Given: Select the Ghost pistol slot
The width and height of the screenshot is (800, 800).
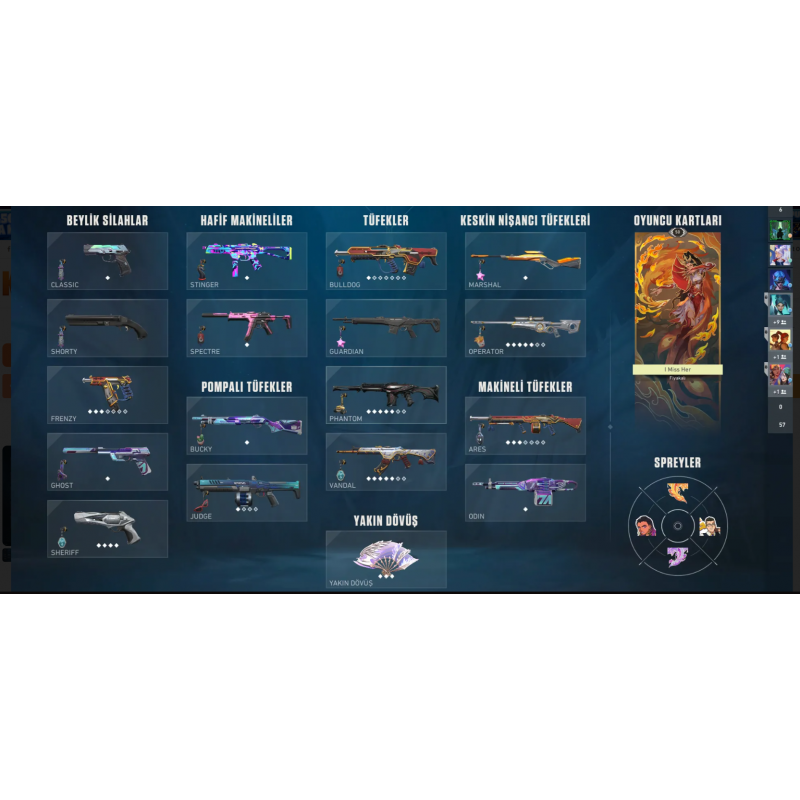Looking at the screenshot, I should pos(107,461).
